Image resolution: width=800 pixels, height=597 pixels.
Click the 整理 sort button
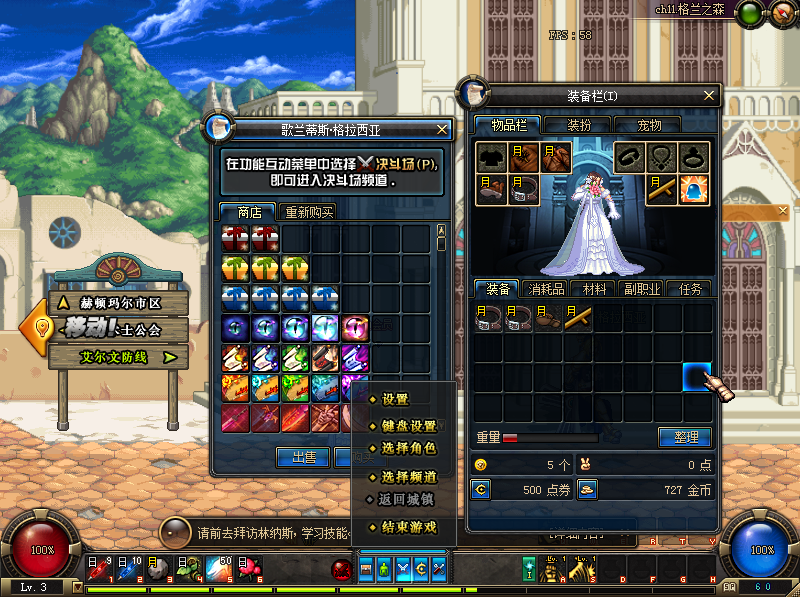pyautogui.click(x=684, y=437)
